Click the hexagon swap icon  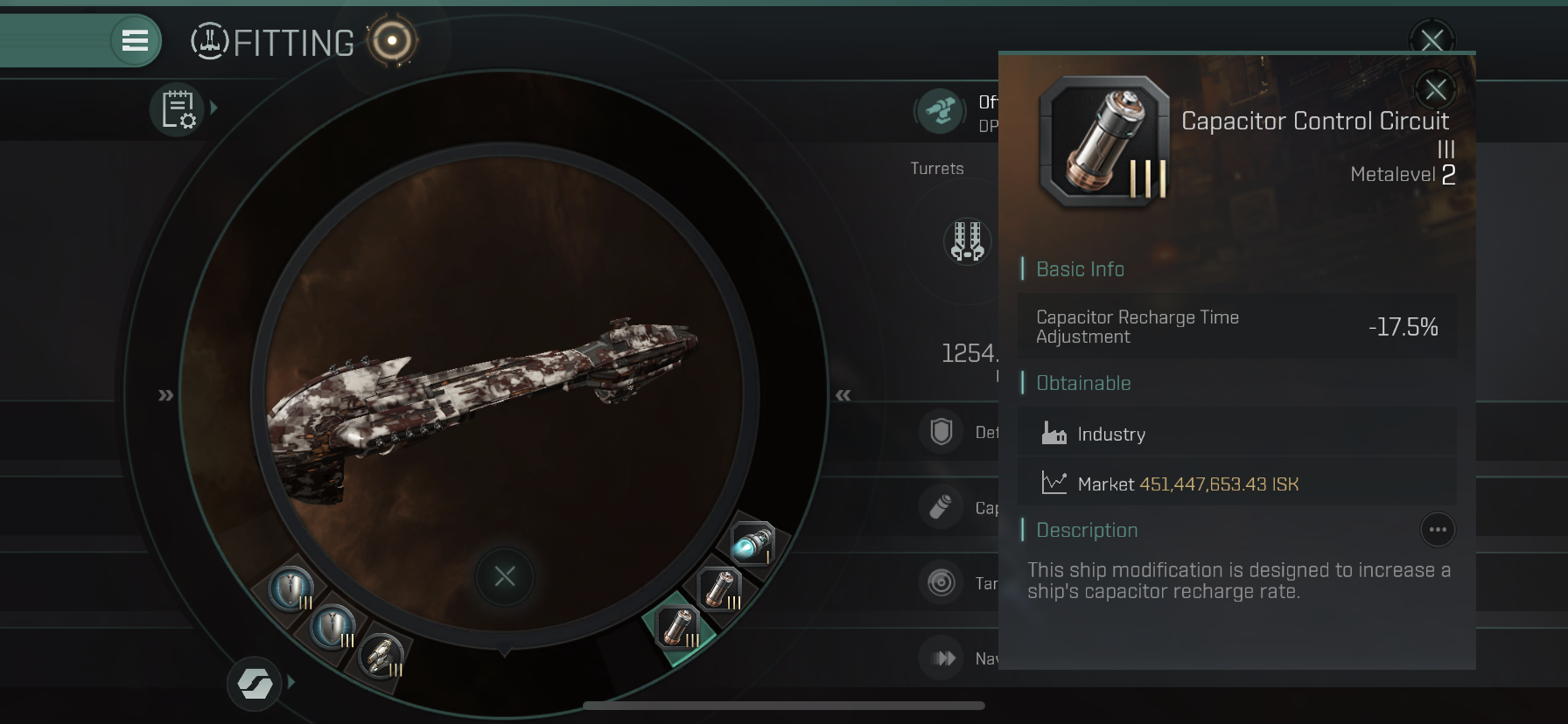pyautogui.click(x=255, y=683)
